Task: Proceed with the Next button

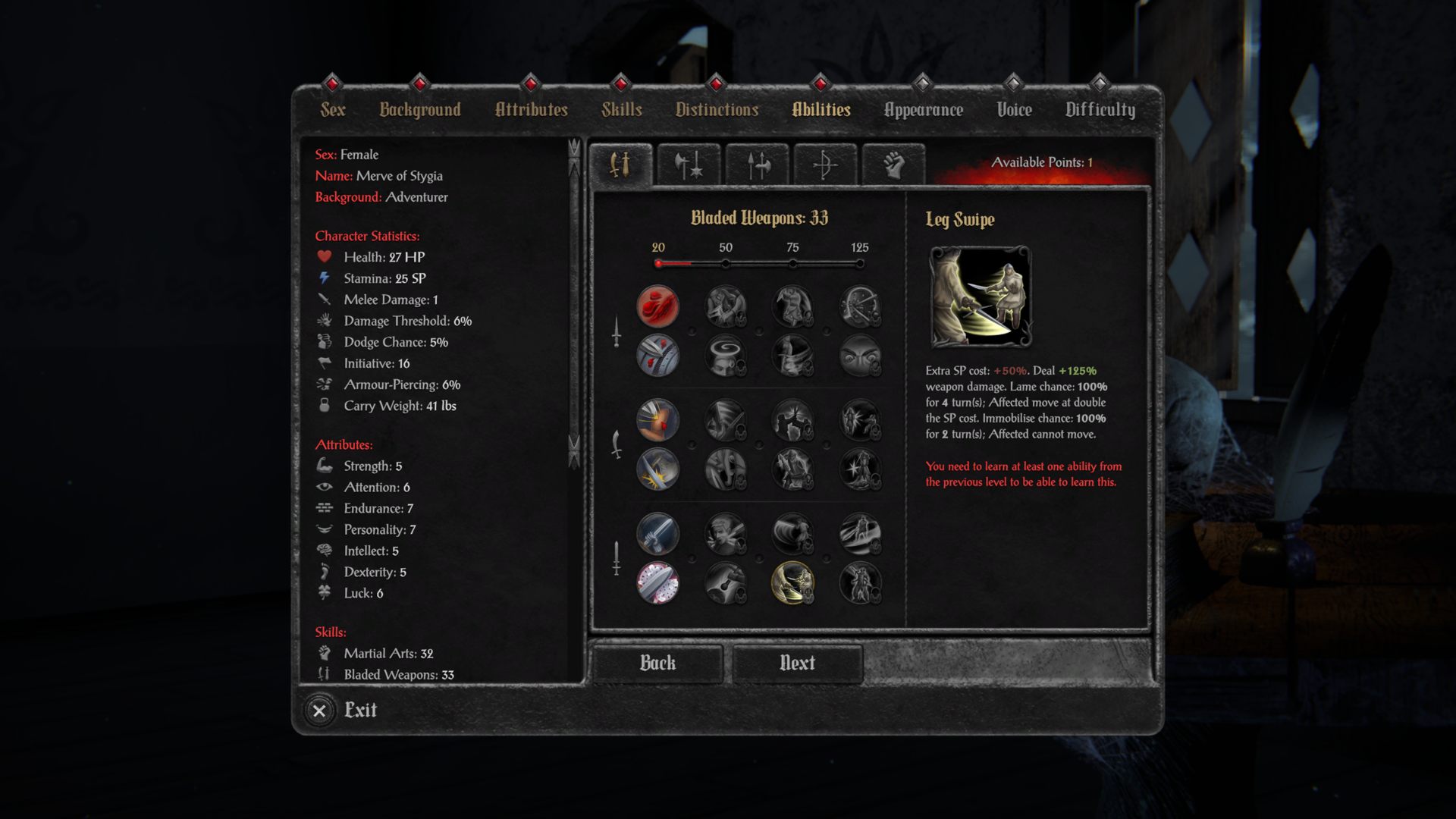Action: [797, 663]
